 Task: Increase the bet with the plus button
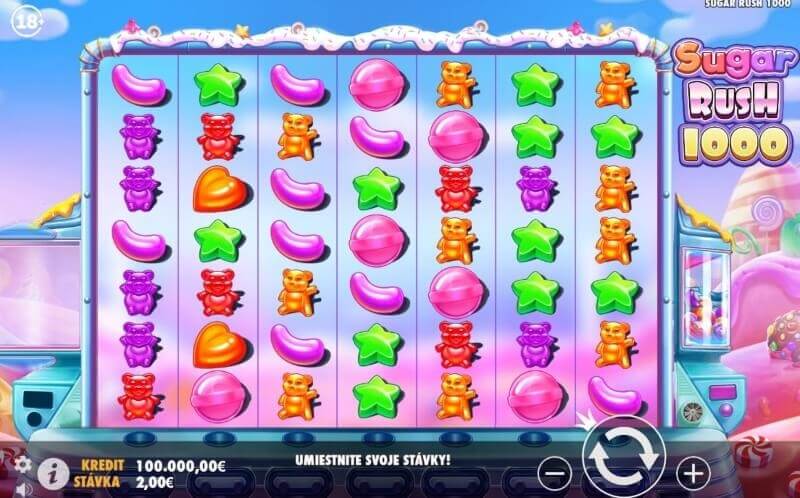click(692, 469)
